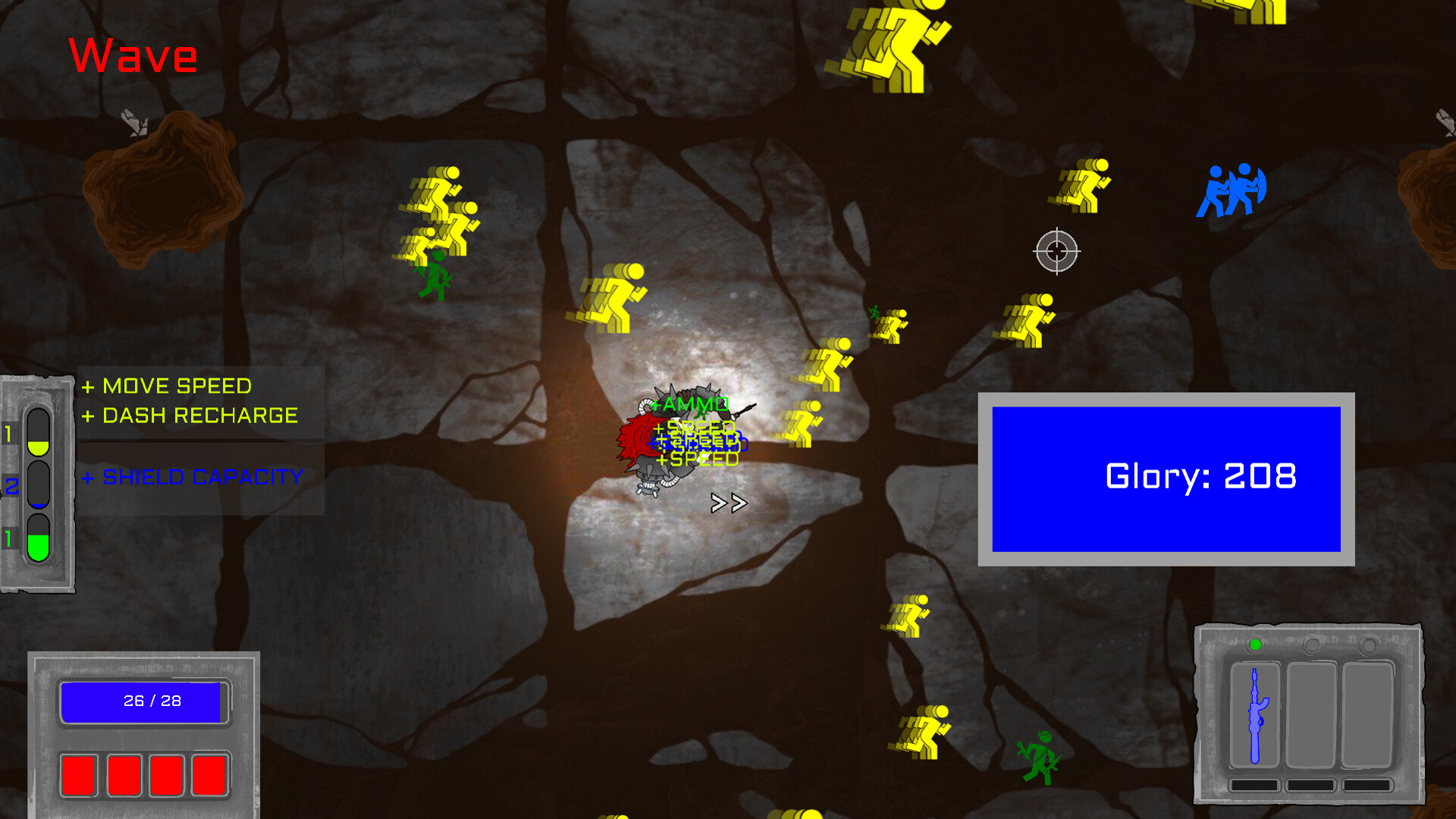Select the + Move Speed upgrade

167,386
